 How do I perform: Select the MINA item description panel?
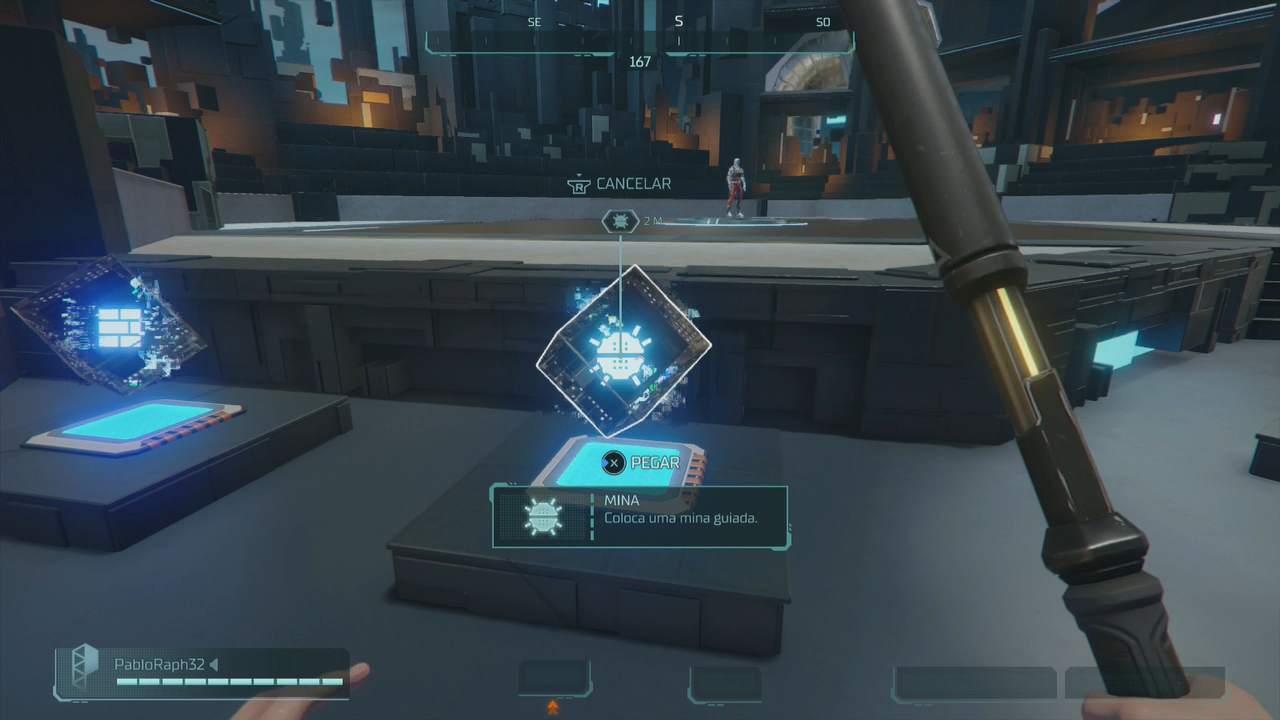[640, 516]
